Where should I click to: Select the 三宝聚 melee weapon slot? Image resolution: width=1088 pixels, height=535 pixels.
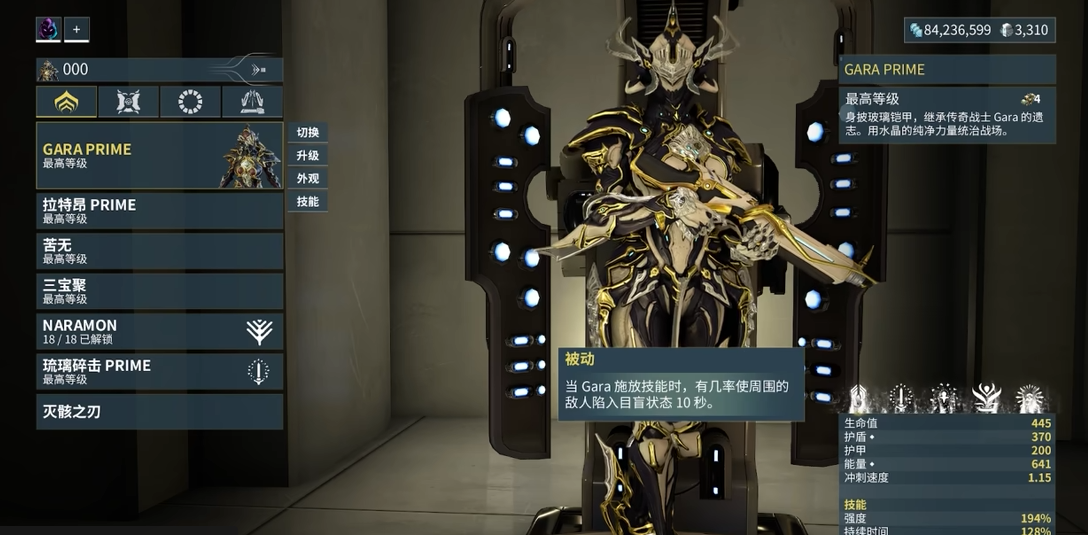pos(159,291)
